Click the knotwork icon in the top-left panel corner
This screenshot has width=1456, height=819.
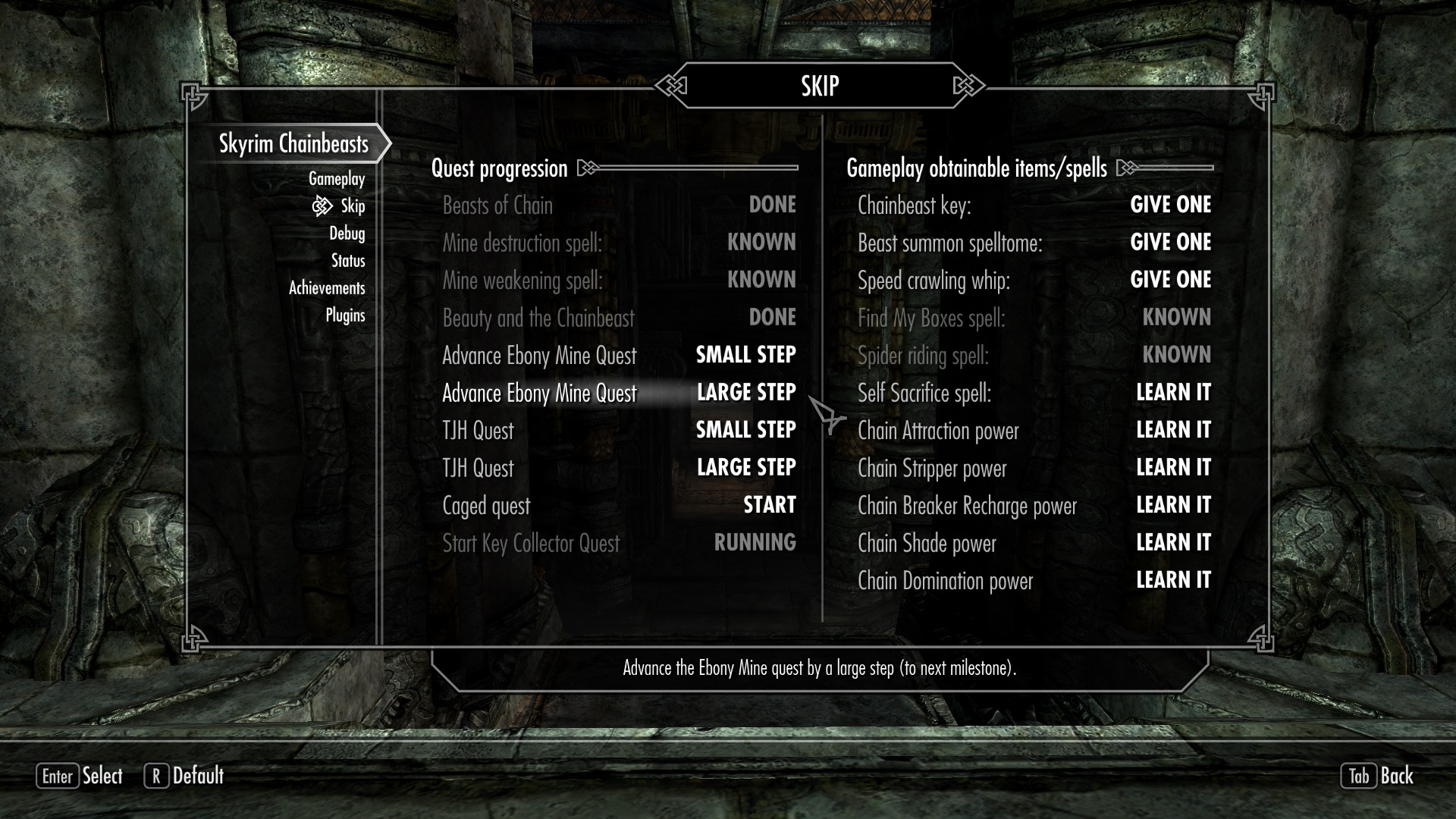tap(194, 95)
